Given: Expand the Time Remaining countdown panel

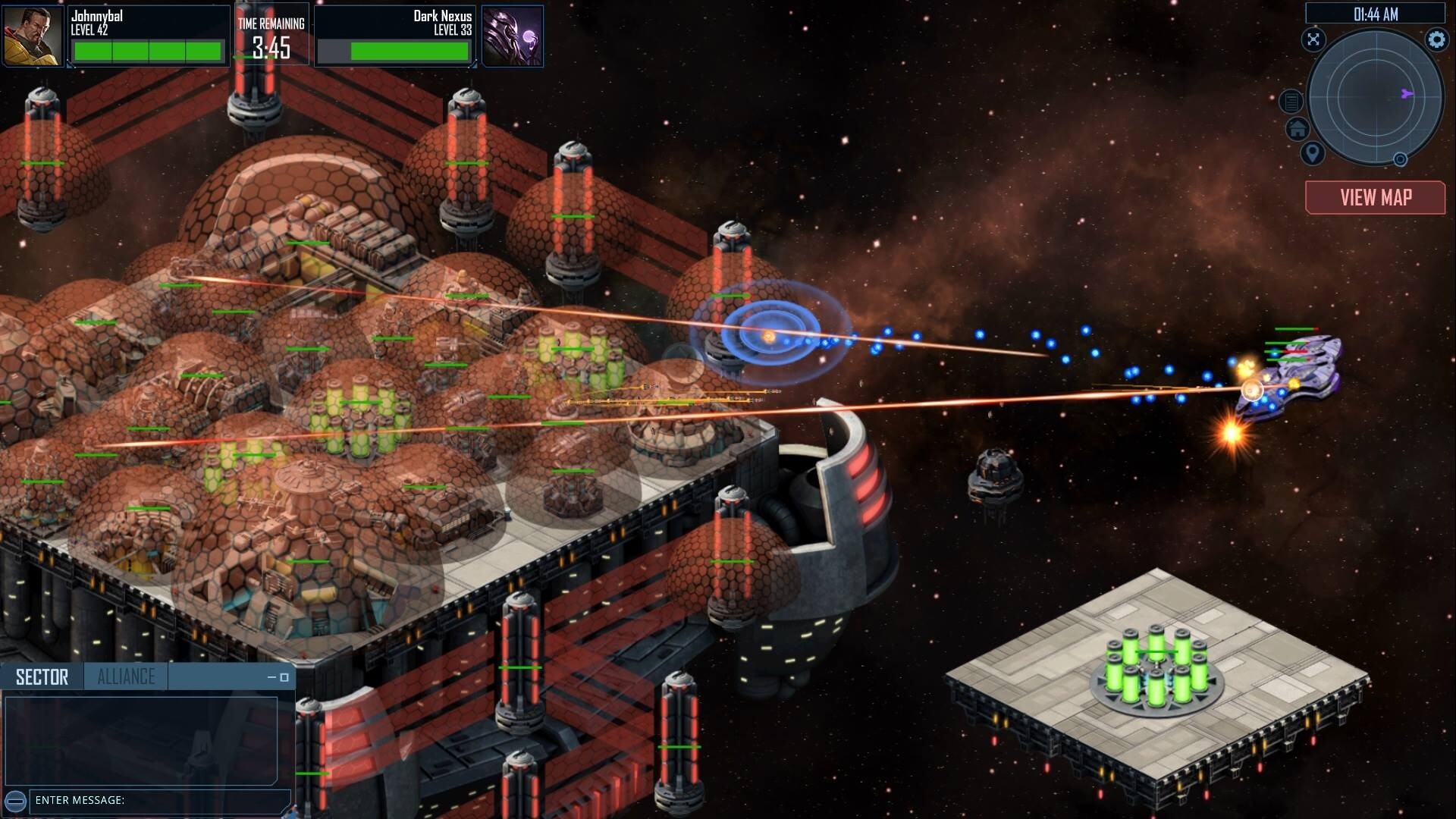Looking at the screenshot, I should pyautogui.click(x=271, y=33).
